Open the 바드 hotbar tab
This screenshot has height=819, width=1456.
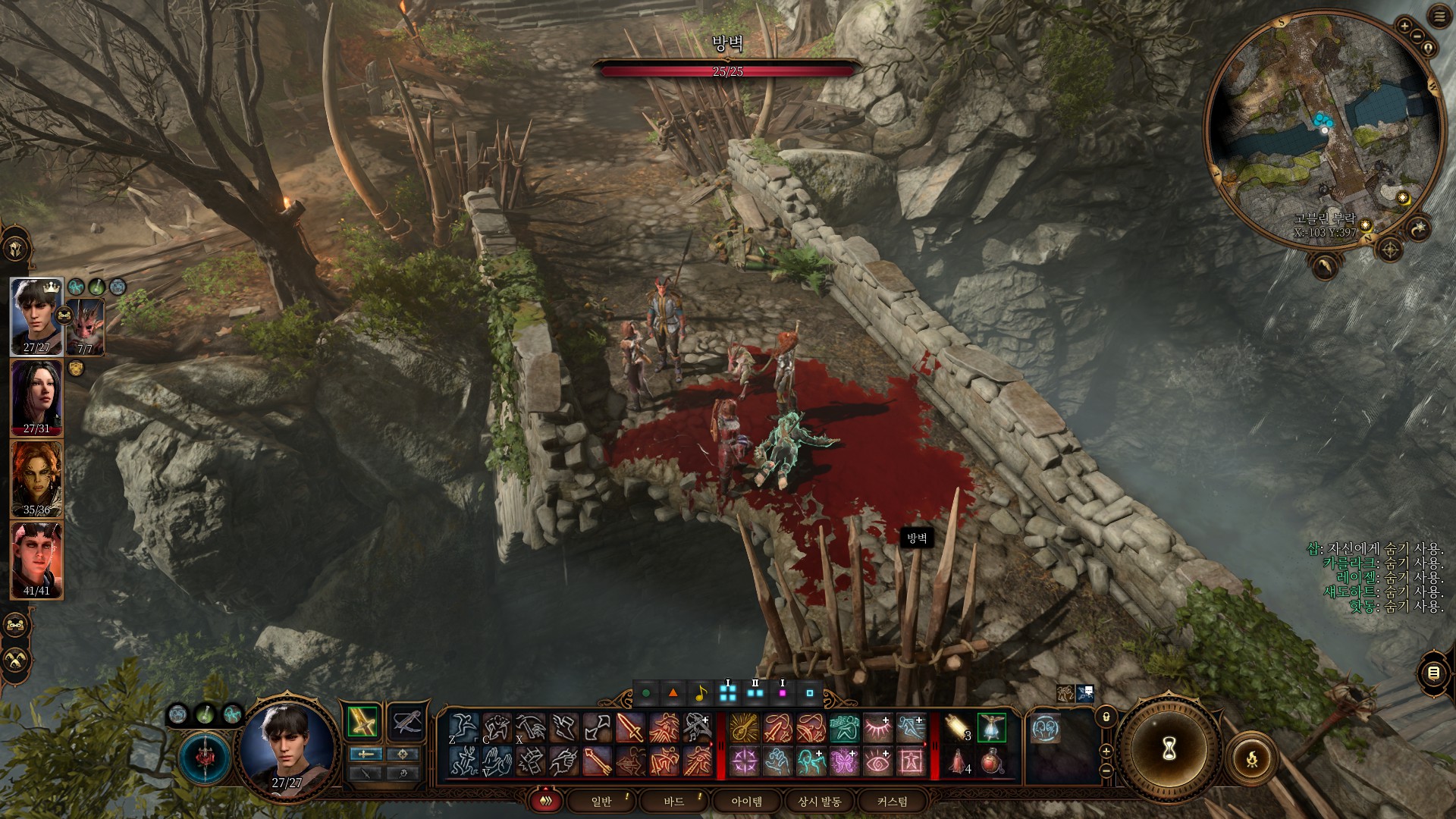[673, 802]
